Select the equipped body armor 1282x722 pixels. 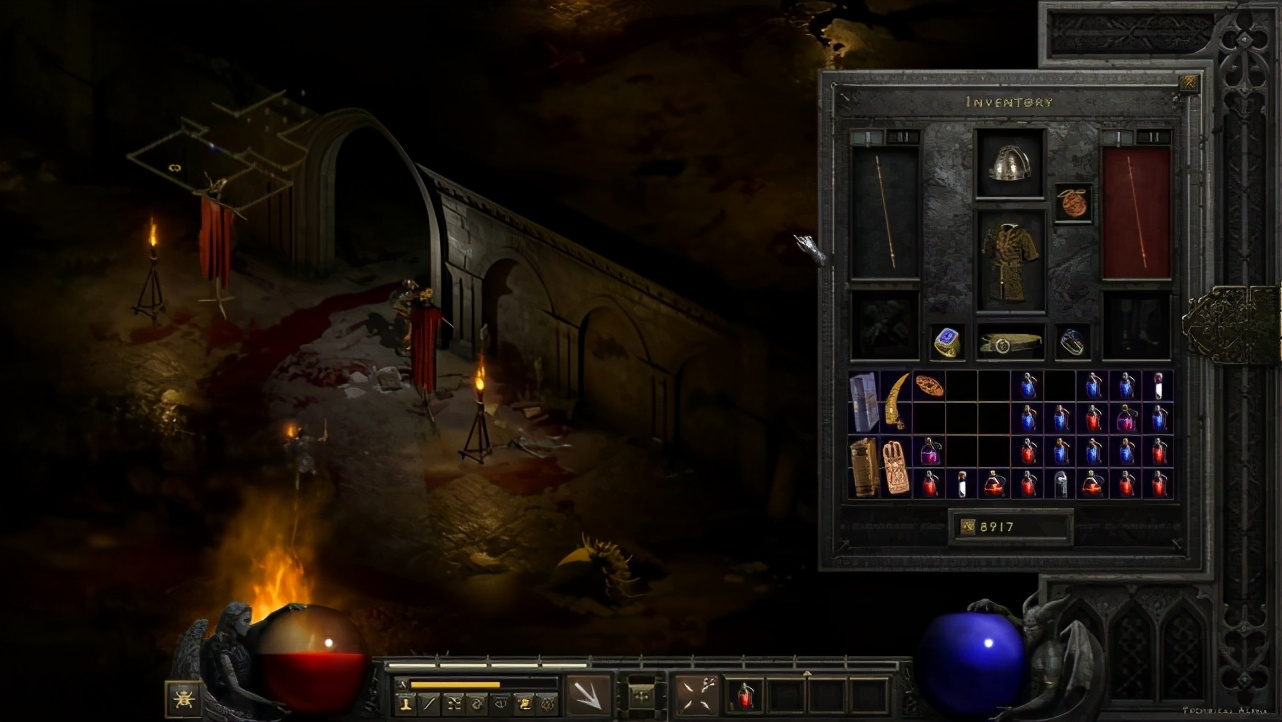point(1010,261)
